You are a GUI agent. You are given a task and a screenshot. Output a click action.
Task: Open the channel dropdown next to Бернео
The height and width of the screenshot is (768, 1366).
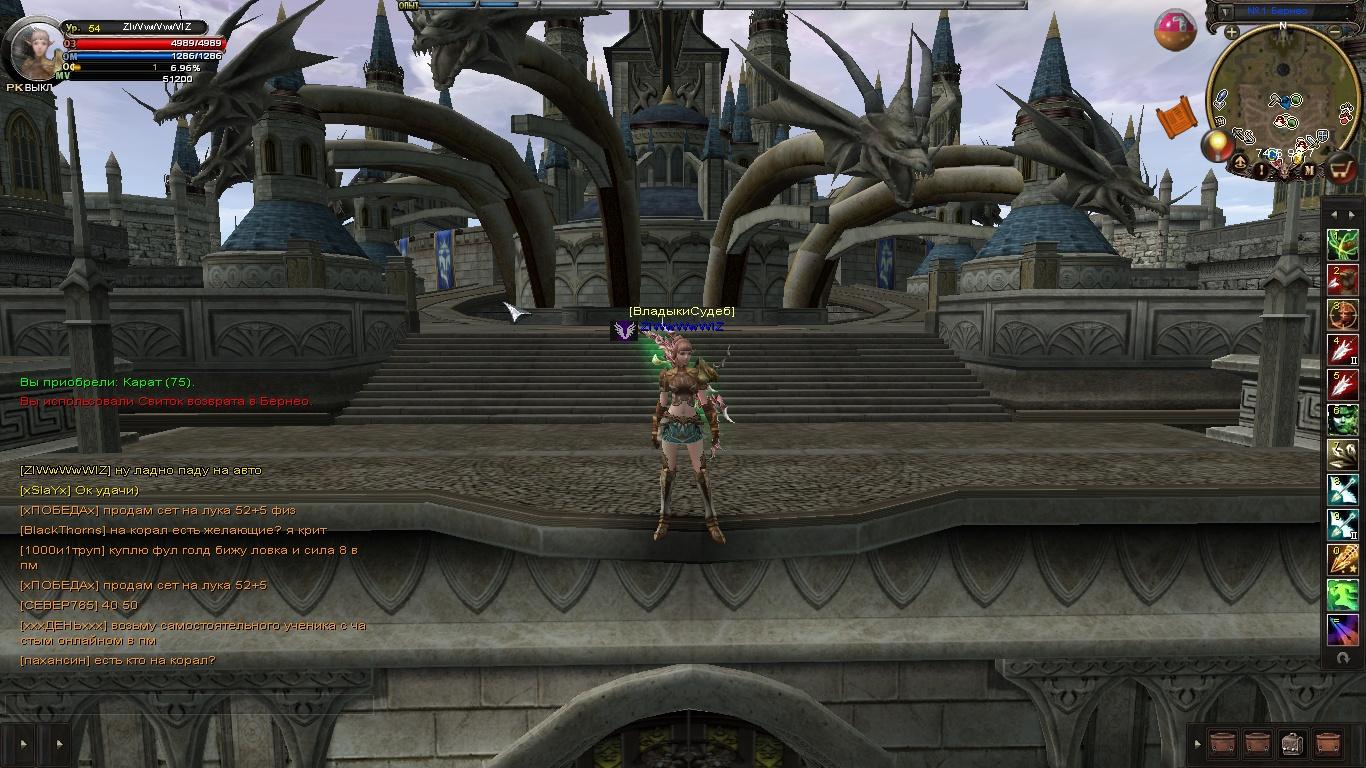coord(1226,12)
